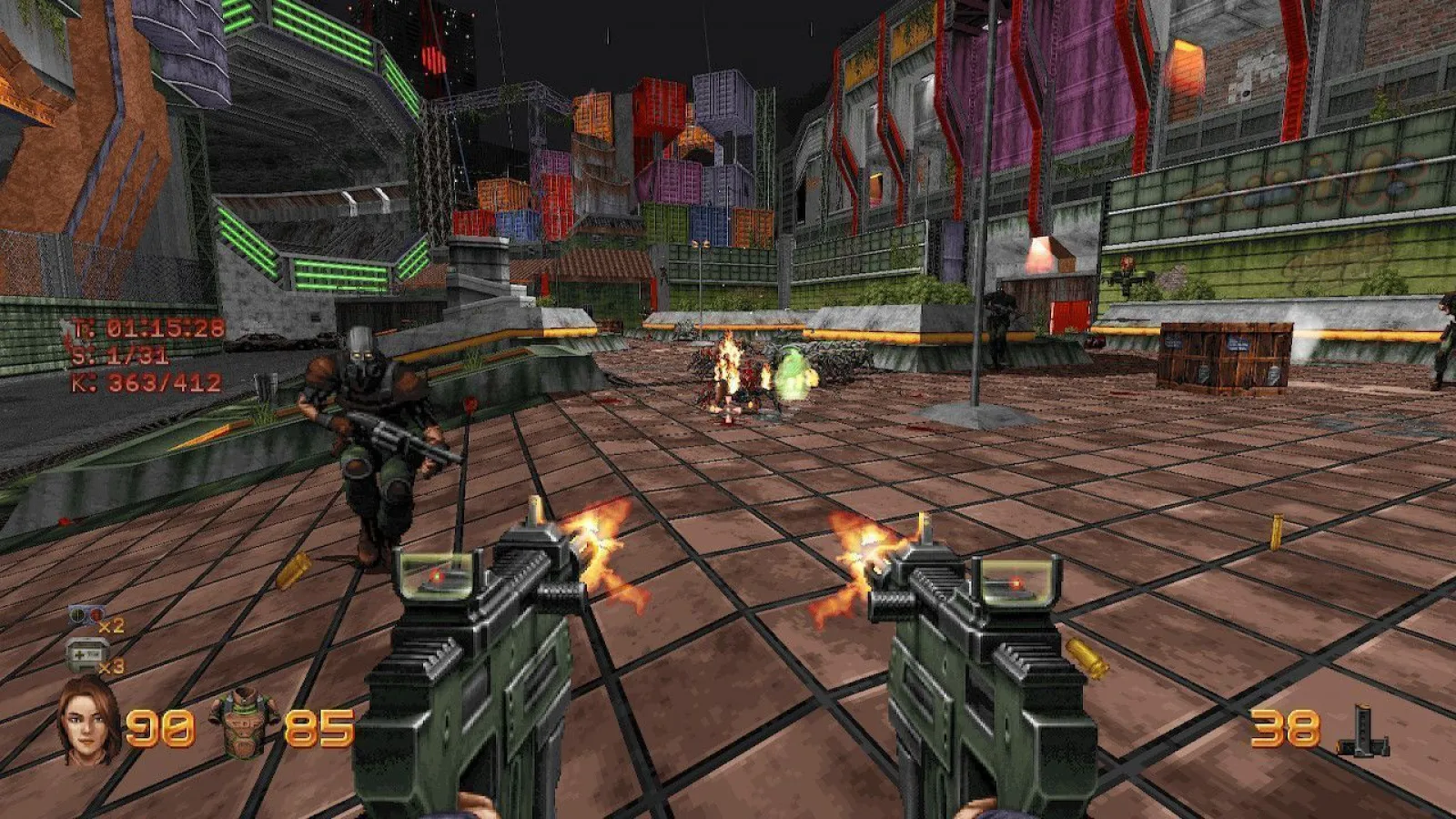Click the heroine's face portrait
The image size is (1456, 819).
click(89, 722)
